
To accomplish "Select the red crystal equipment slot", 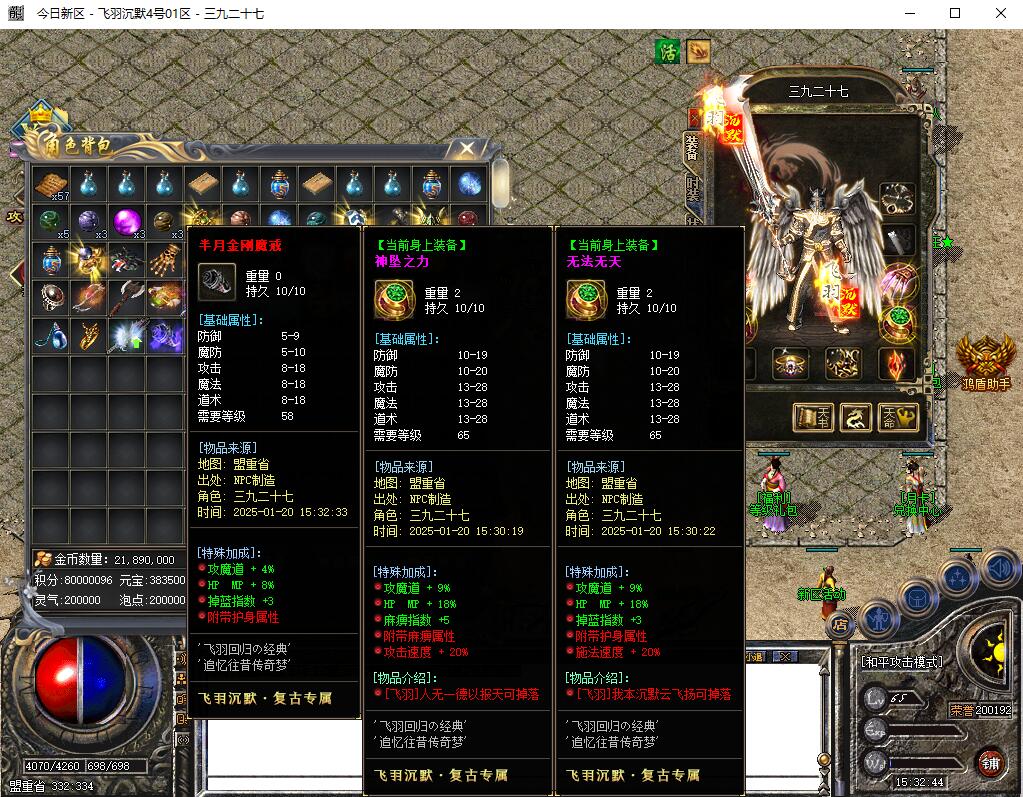I will click(x=897, y=364).
